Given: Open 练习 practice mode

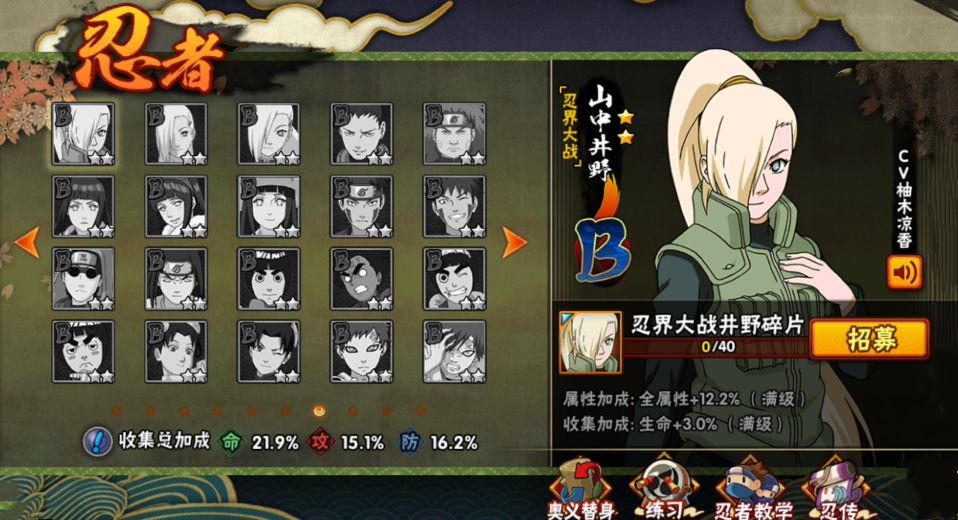Looking at the screenshot, I should click(x=664, y=490).
